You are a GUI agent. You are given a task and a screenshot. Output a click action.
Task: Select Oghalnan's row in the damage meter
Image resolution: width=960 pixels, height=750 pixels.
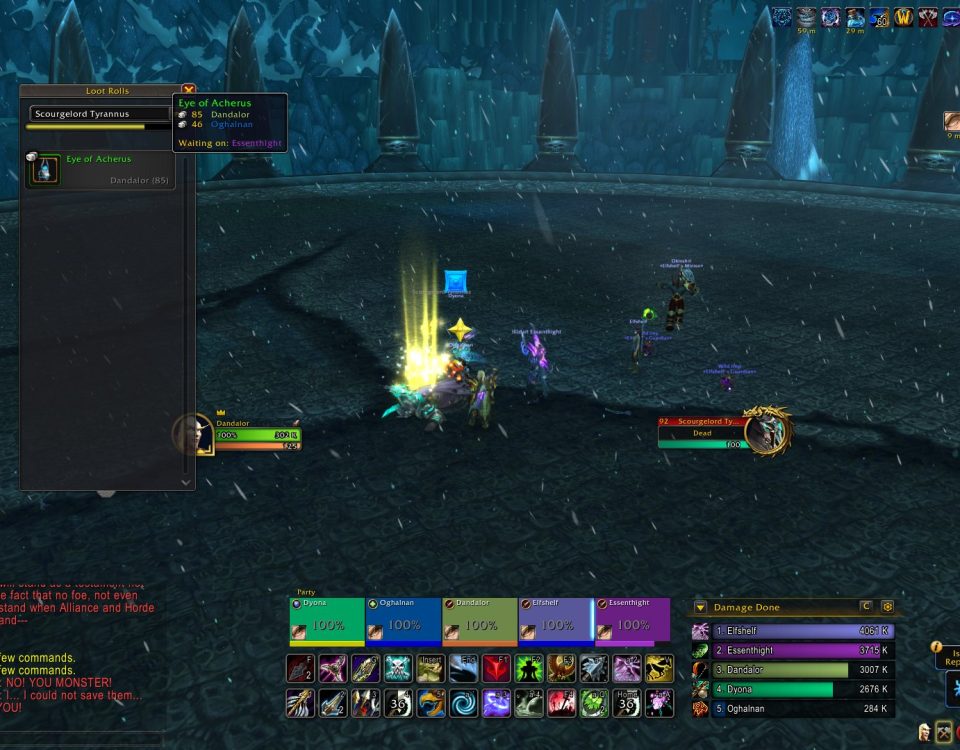click(790, 709)
